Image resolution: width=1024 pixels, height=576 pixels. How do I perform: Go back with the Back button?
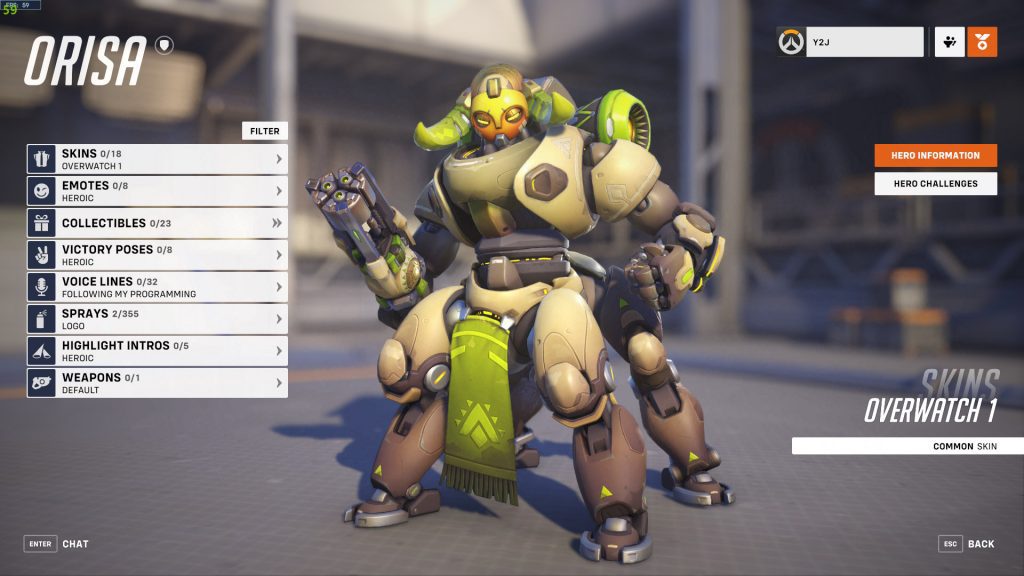[x=967, y=544]
